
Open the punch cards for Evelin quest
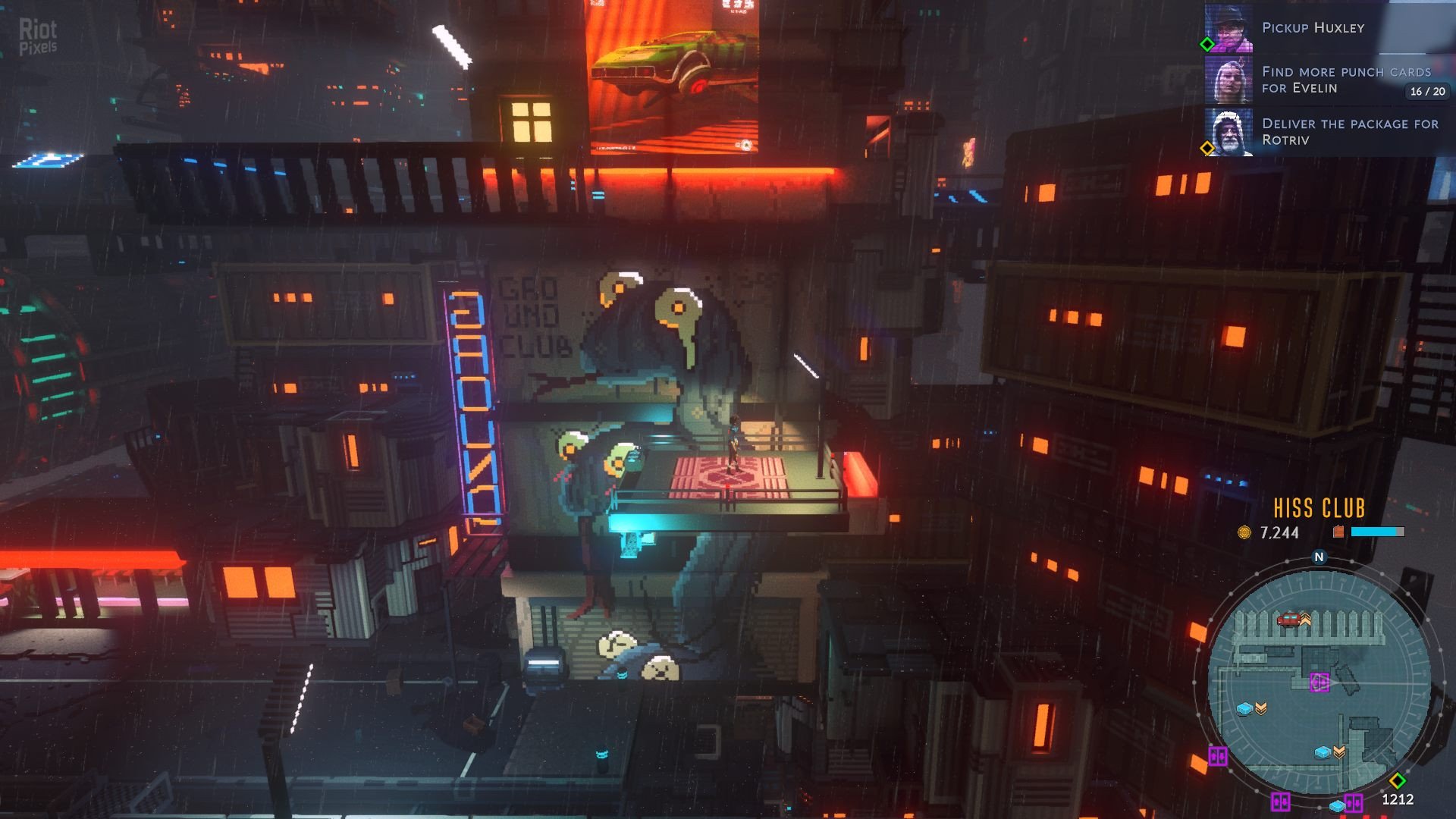1345,80
